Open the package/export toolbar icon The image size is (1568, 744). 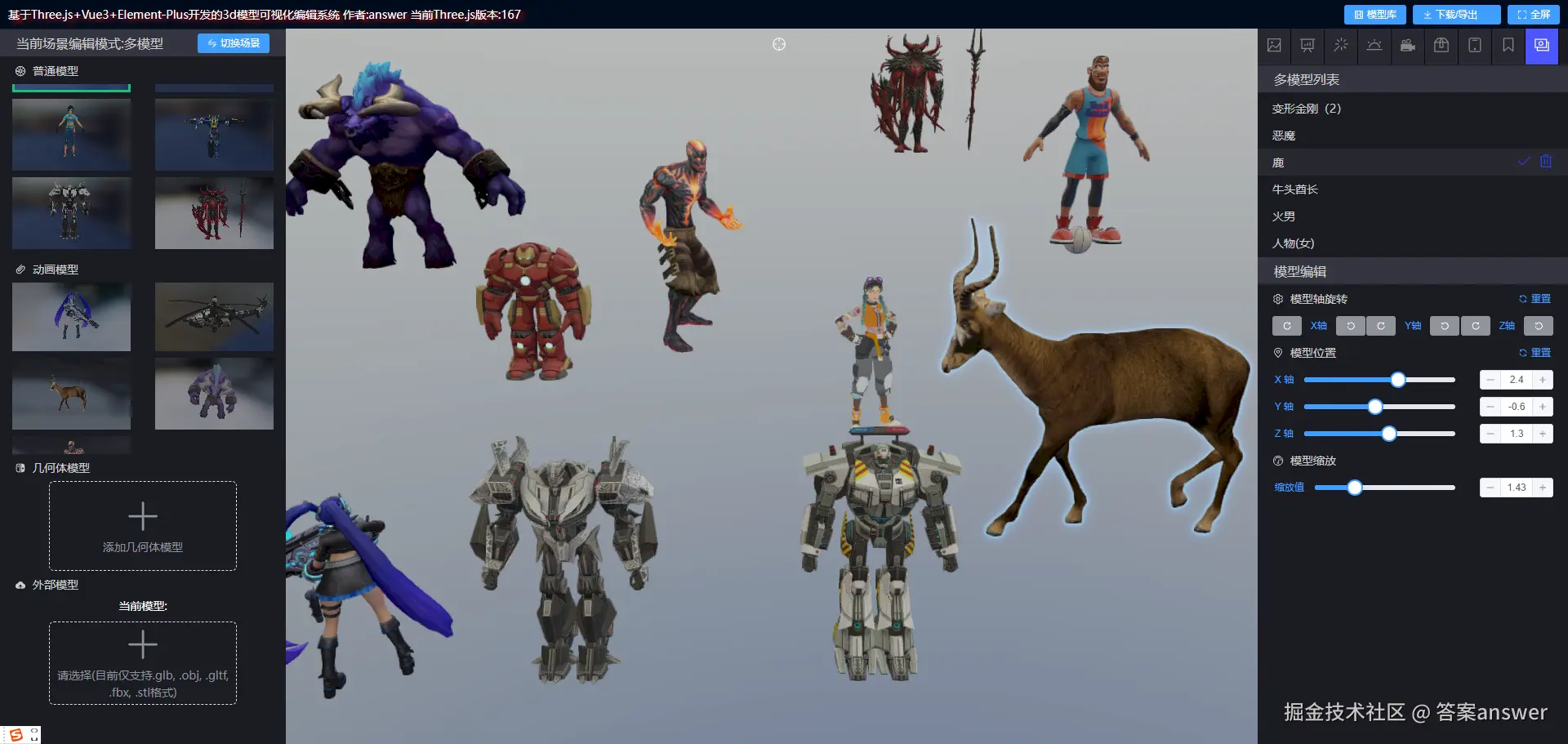1441,46
